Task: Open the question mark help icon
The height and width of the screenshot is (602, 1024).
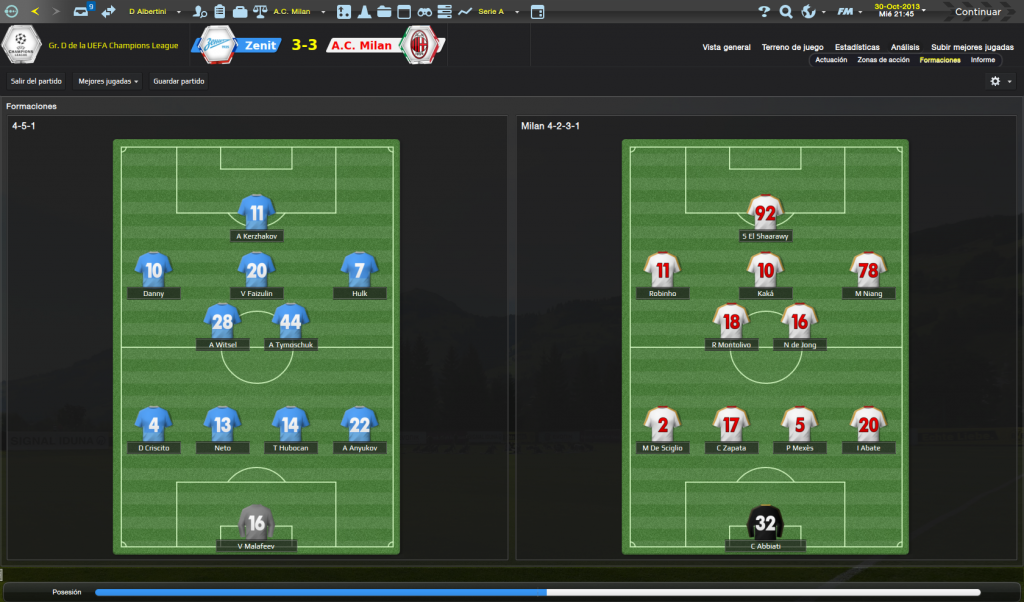Action: [764, 12]
